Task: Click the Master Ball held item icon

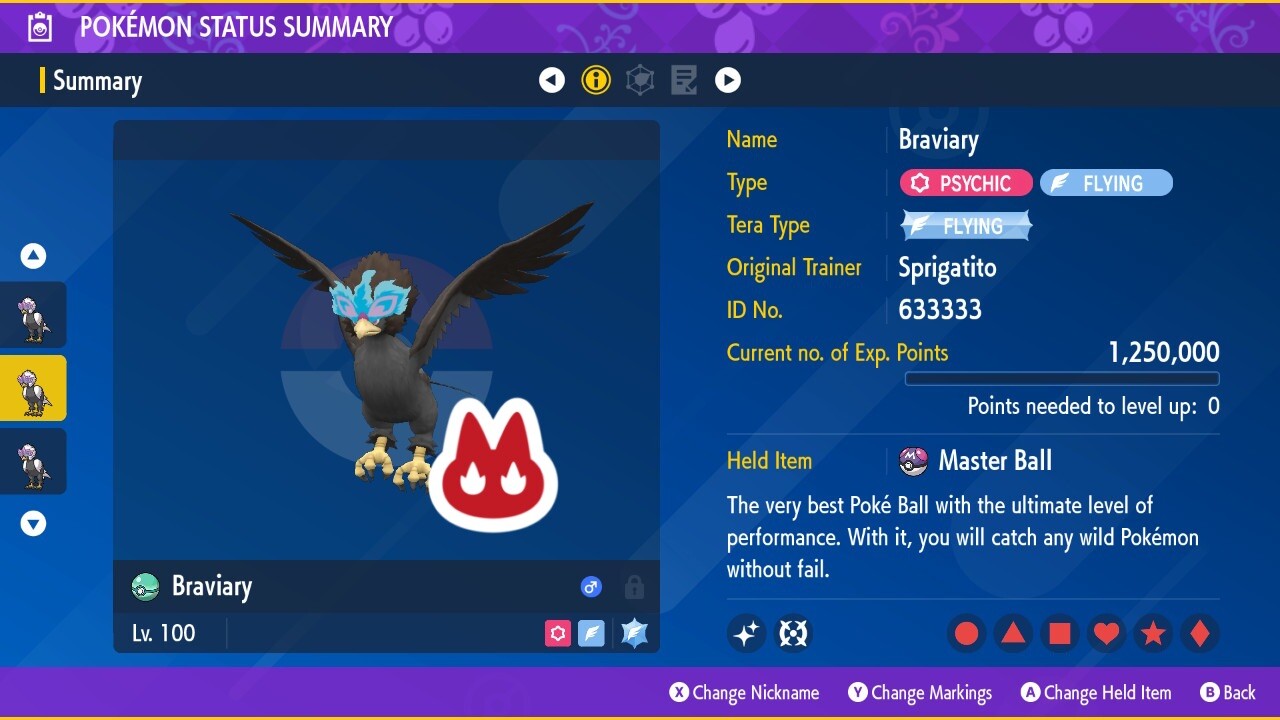Action: click(915, 461)
